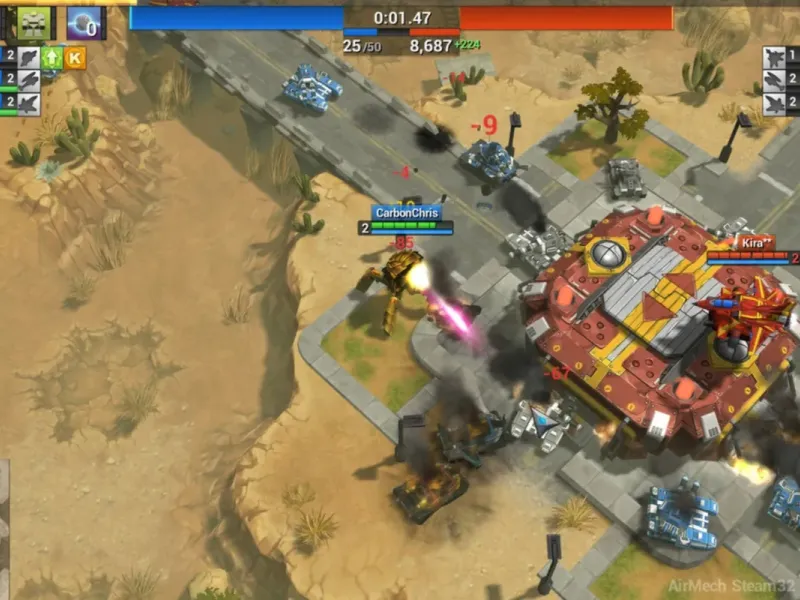
Task: Select the green robot unit icon
Action: point(33,21)
